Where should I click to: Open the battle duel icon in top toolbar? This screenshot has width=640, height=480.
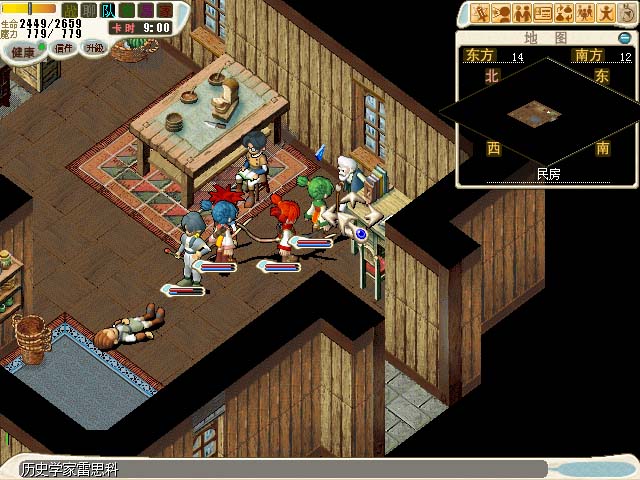[480, 14]
